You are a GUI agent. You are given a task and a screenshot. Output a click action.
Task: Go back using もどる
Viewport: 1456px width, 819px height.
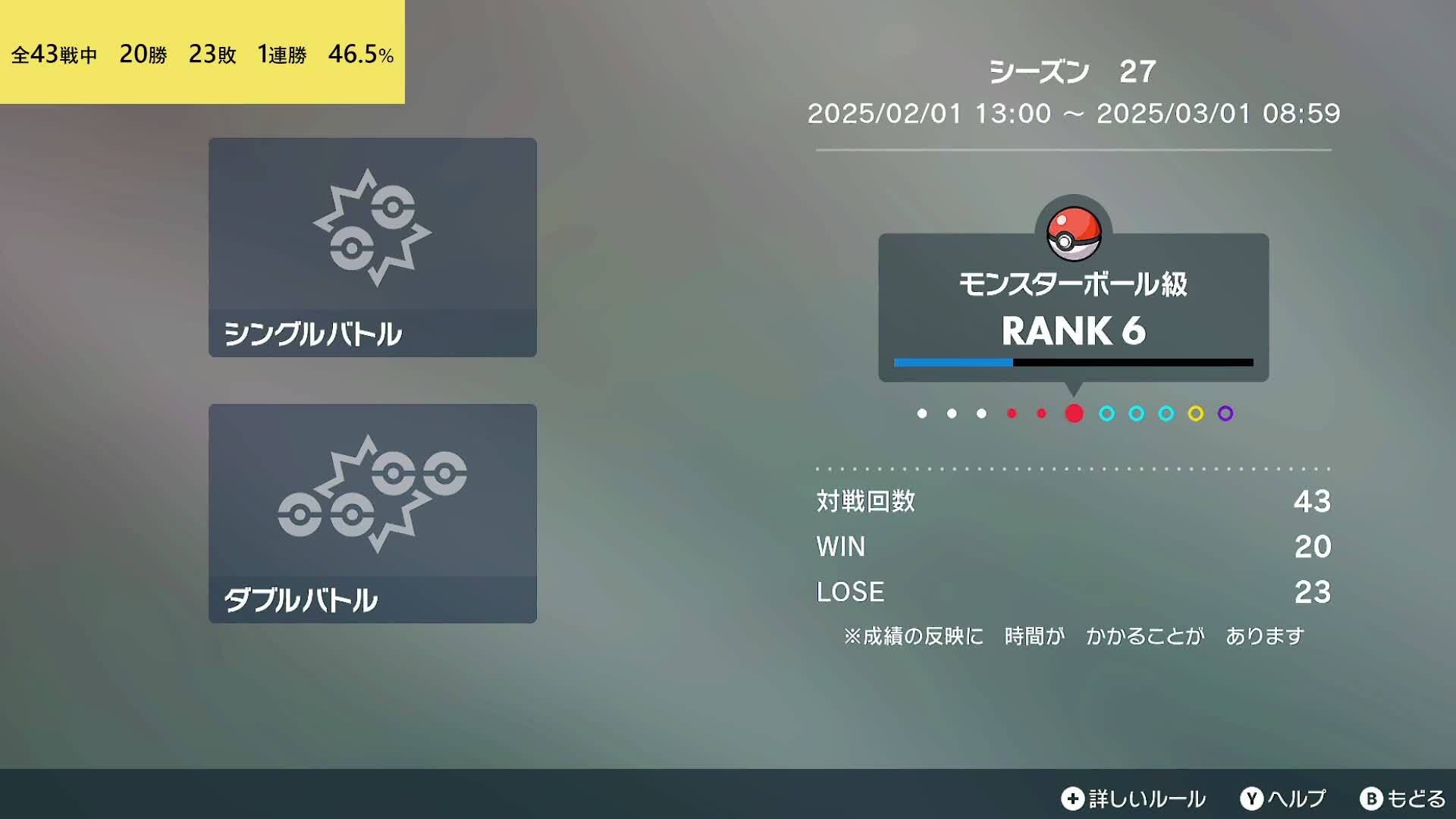coord(1419,799)
